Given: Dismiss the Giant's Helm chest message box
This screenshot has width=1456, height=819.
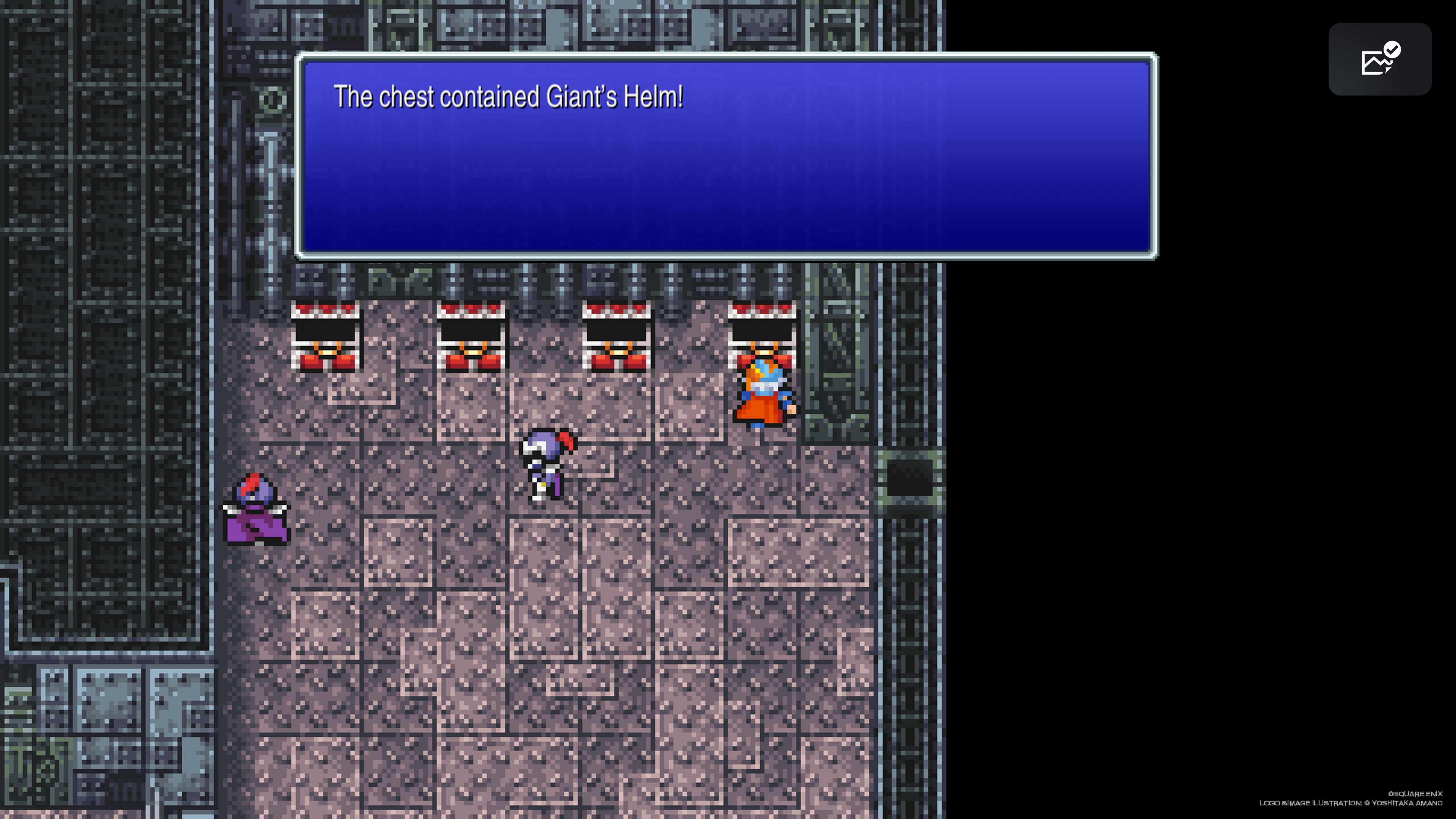Looking at the screenshot, I should pyautogui.click(x=726, y=156).
